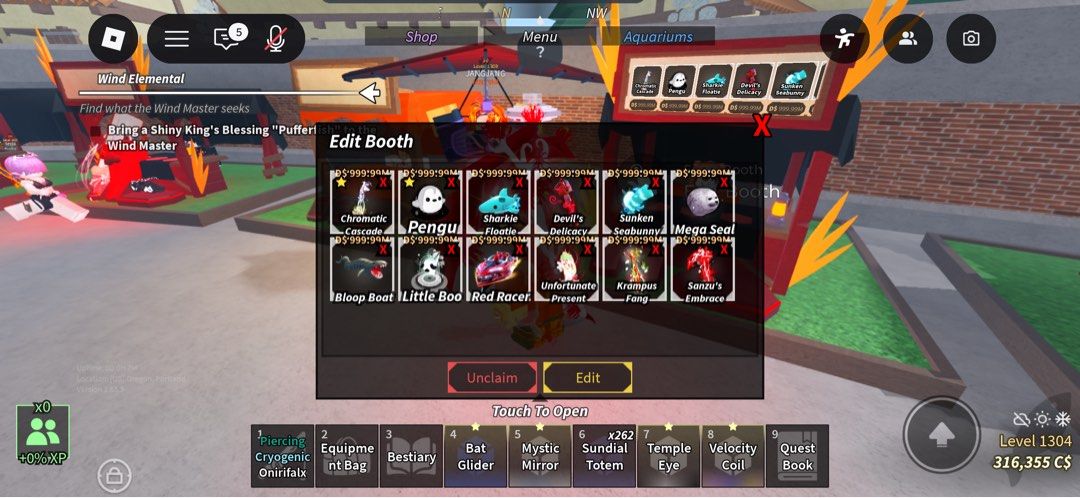Viewport: 1080px width, 498px height.
Task: Open the emotes running figure button
Action: [x=845, y=39]
